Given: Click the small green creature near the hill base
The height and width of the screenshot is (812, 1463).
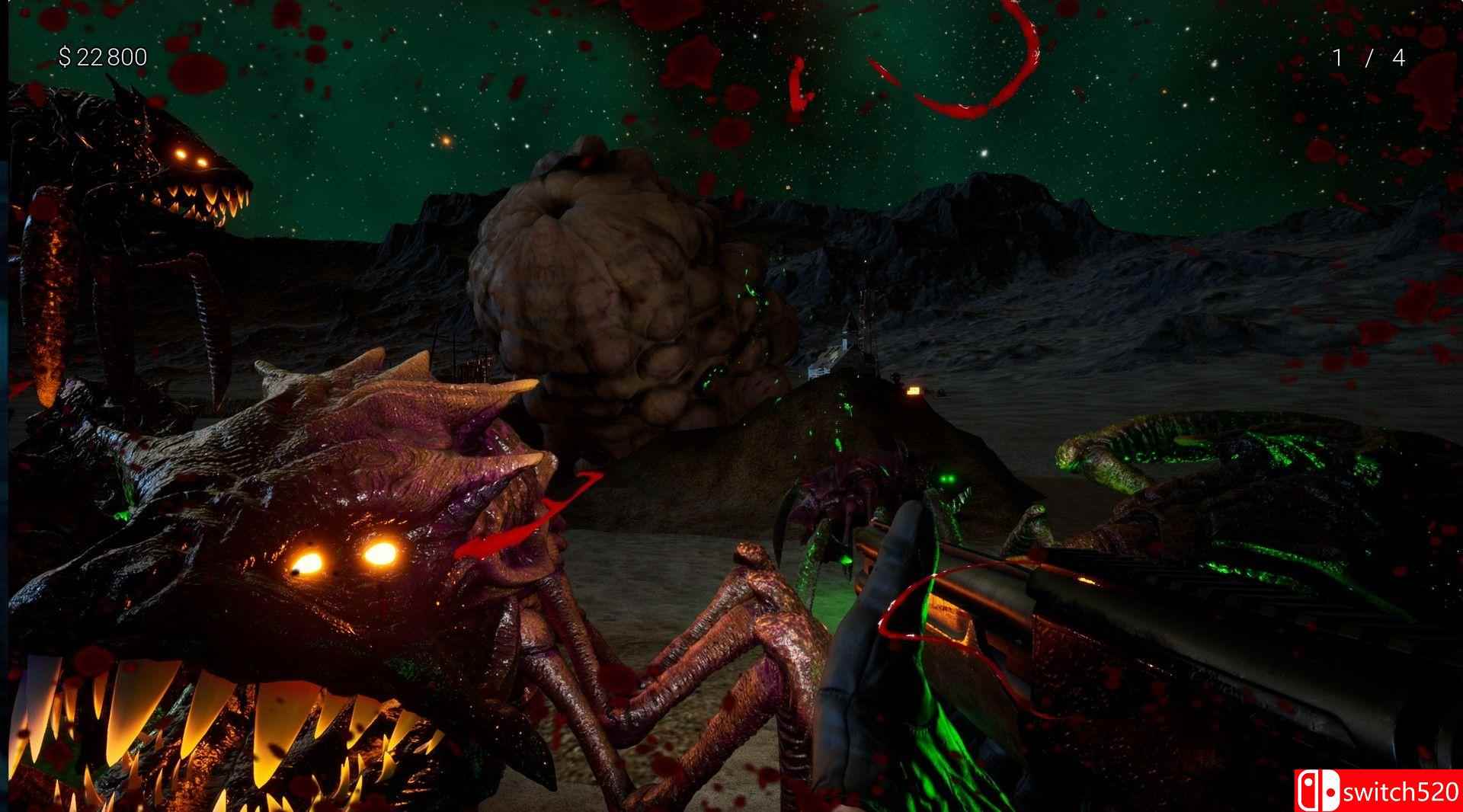Looking at the screenshot, I should (x=847, y=408).
